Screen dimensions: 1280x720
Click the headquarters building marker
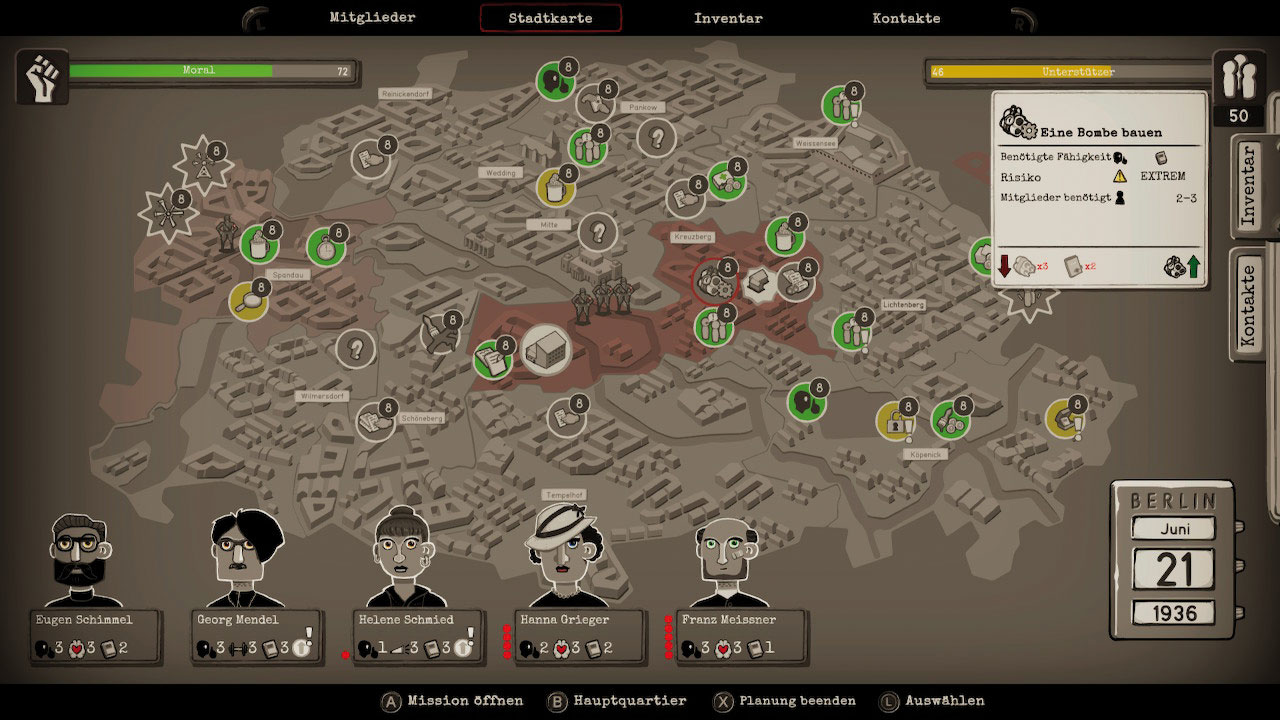pyautogui.click(x=545, y=347)
